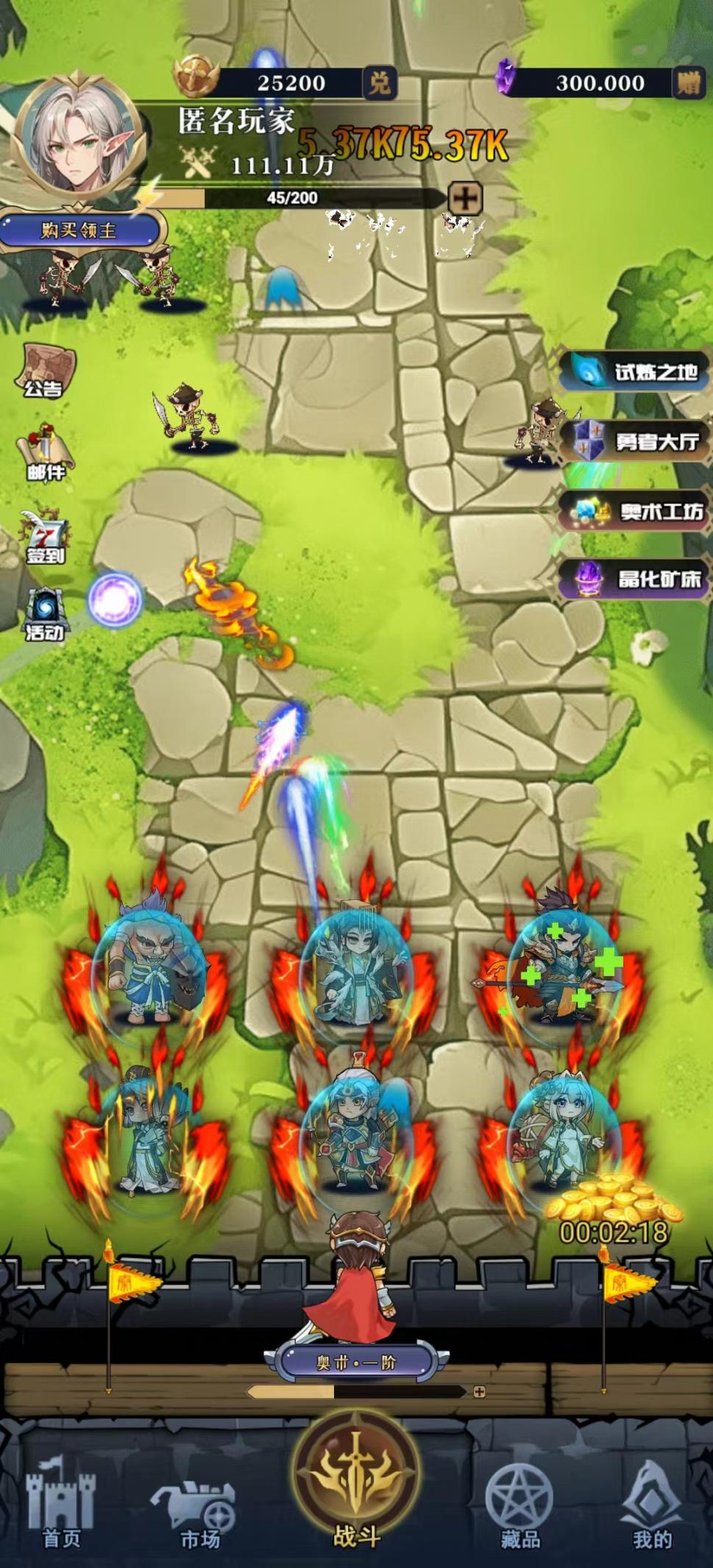Add energy with the plus button
This screenshot has width=713, height=1568.
pos(465,198)
